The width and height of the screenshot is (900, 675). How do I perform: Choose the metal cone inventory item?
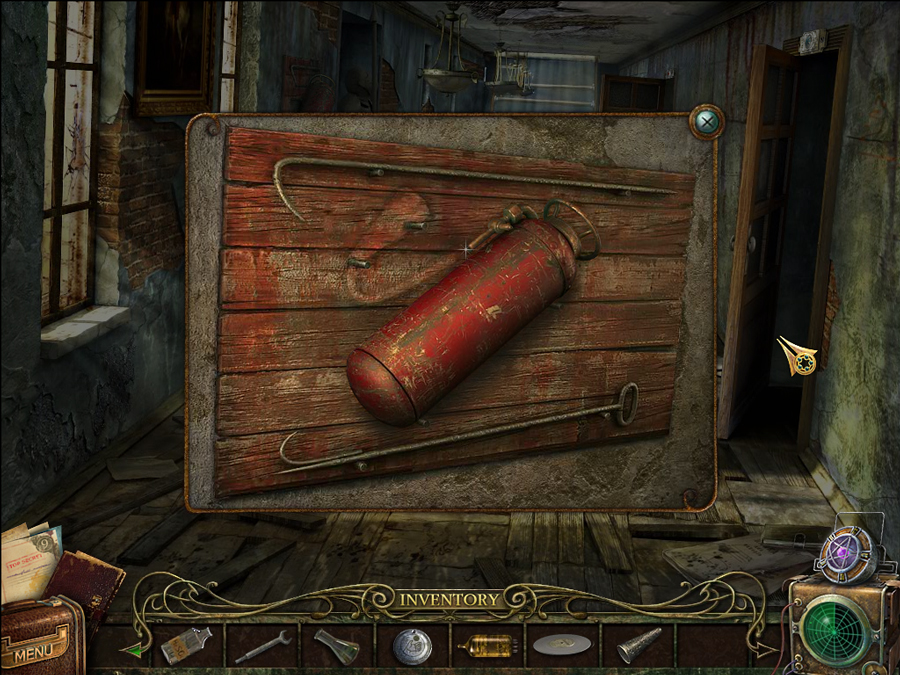(x=636, y=646)
